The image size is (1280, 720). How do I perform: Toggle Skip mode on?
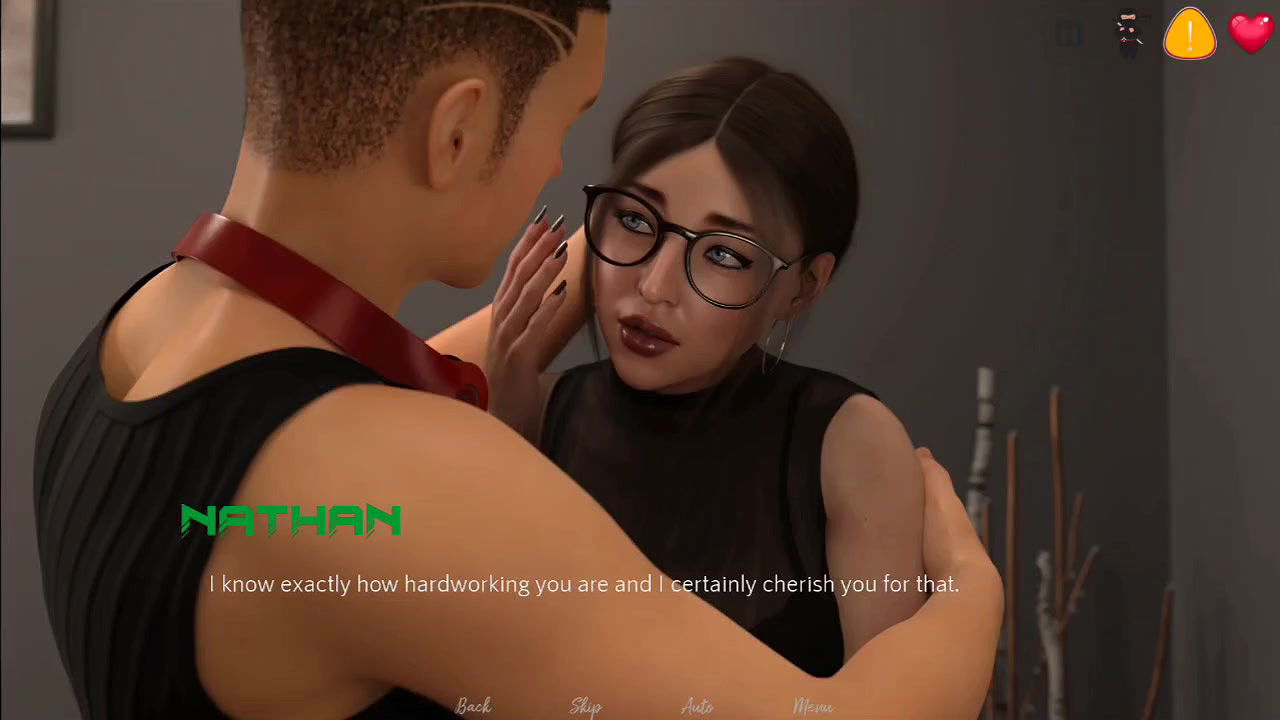coord(585,705)
